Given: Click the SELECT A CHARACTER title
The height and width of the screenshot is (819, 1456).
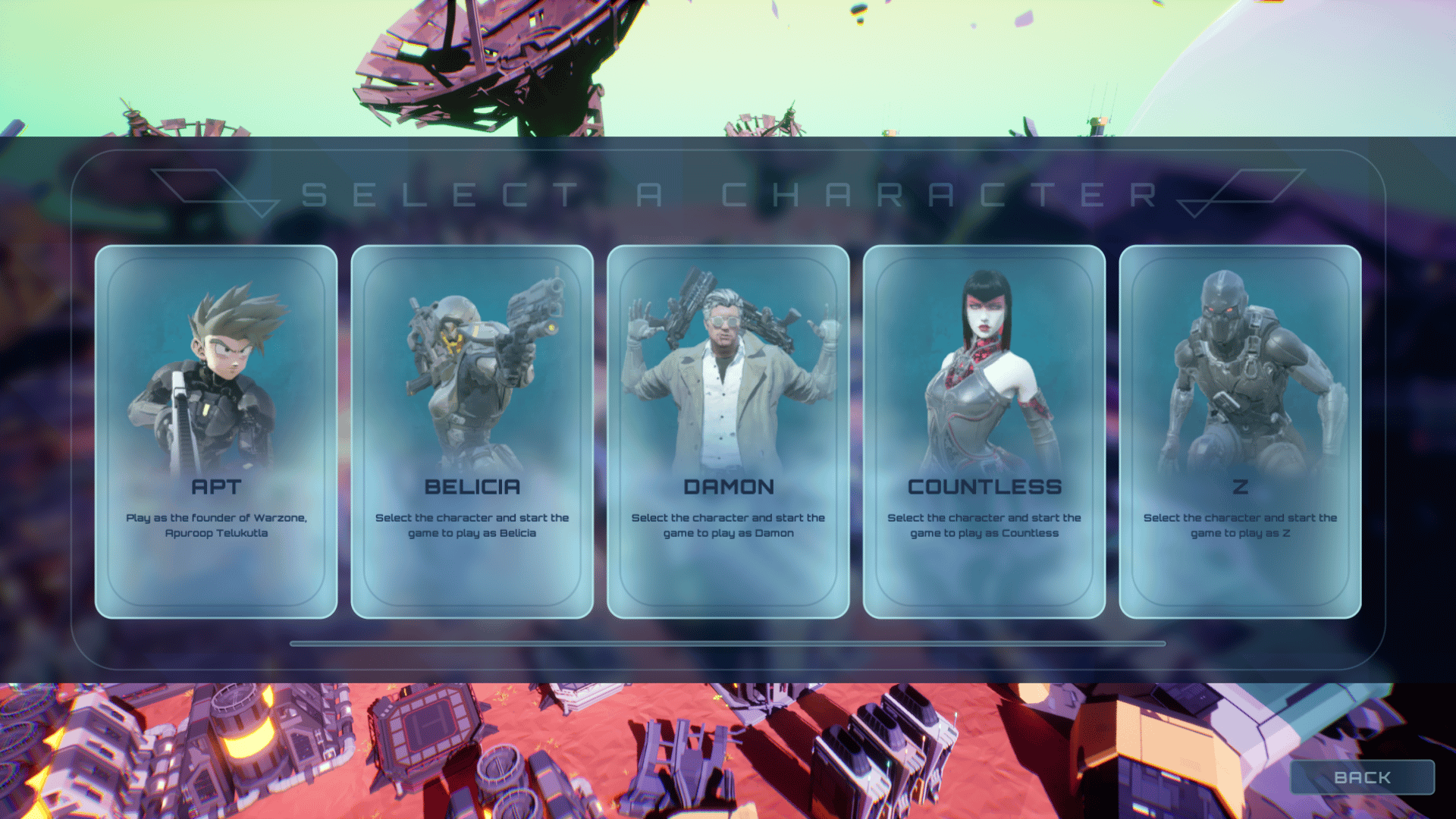Looking at the screenshot, I should point(728,196).
